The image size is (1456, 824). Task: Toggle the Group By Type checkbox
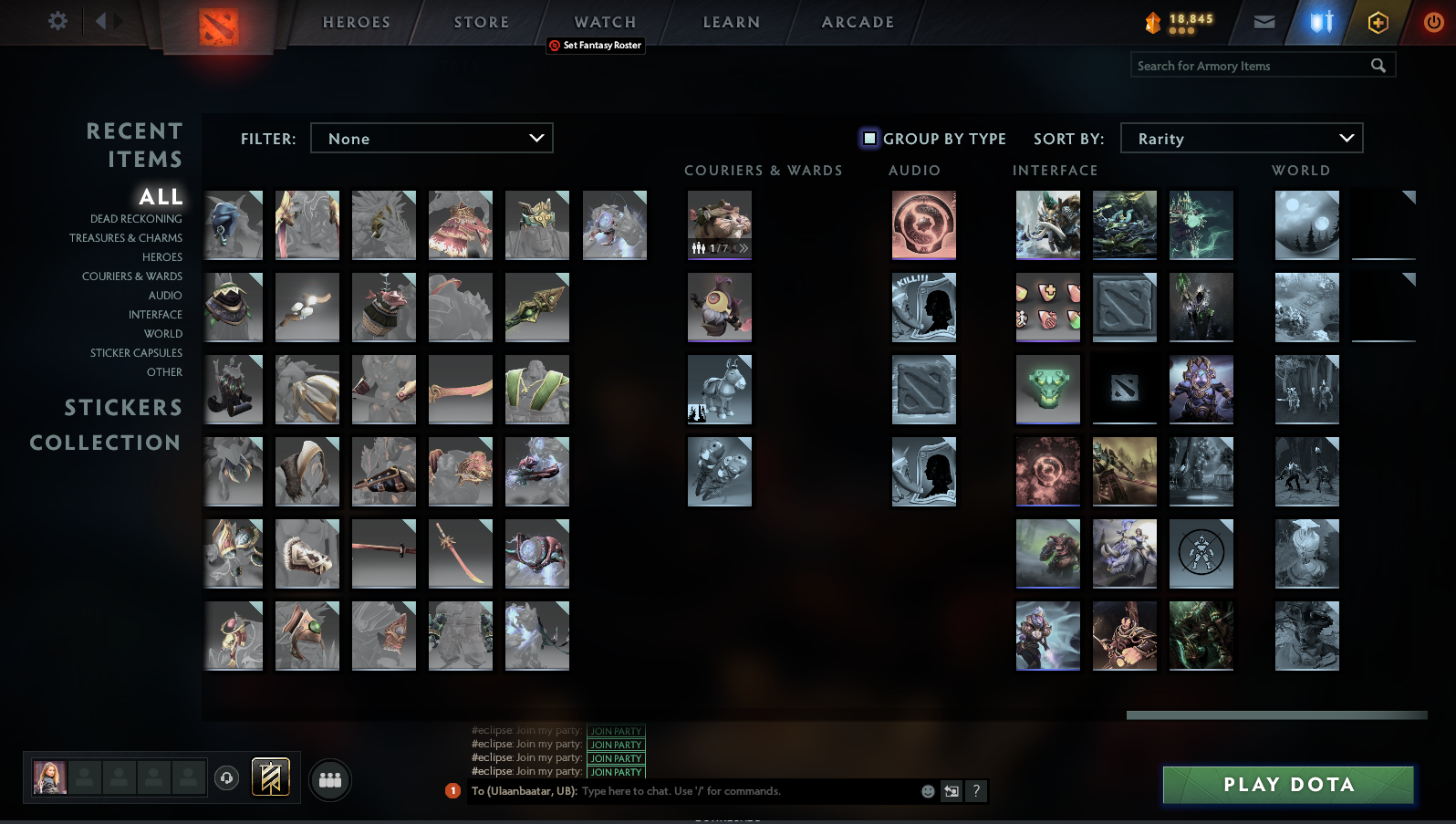868,138
